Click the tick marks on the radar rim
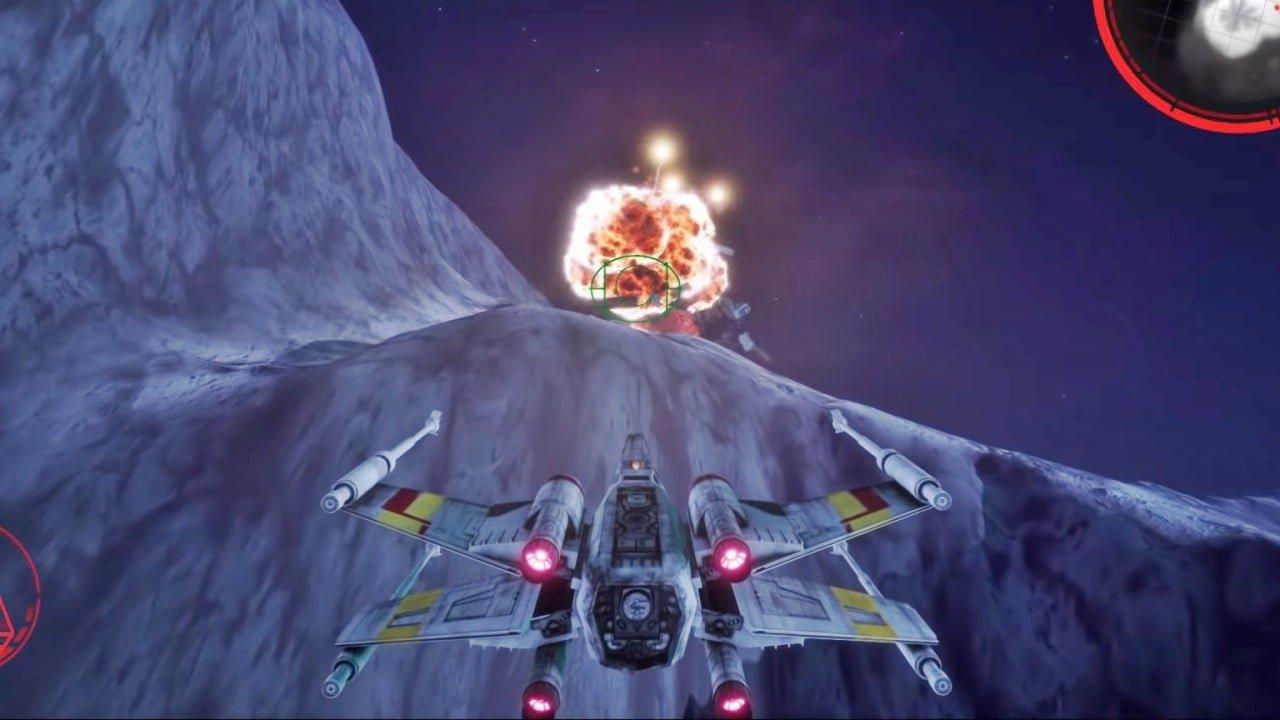This screenshot has width=1280, height=720. 1173,104
